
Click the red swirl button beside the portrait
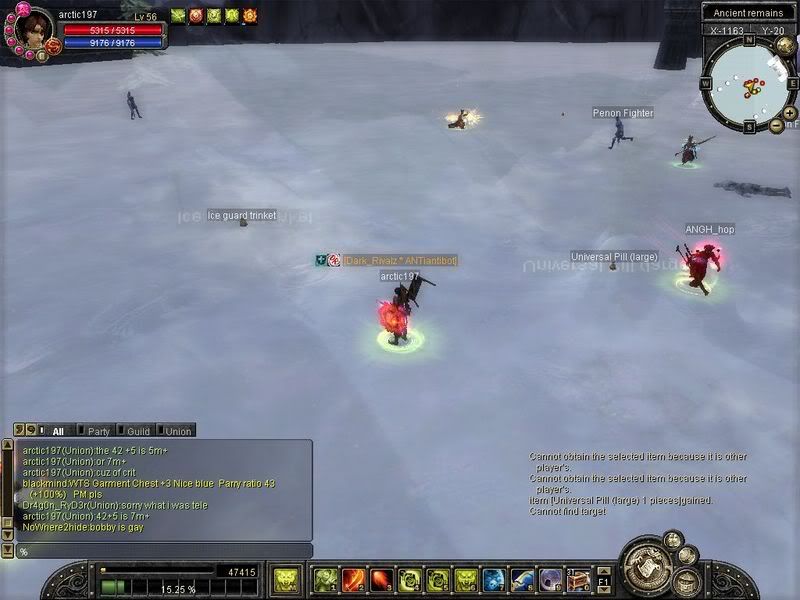click(54, 45)
